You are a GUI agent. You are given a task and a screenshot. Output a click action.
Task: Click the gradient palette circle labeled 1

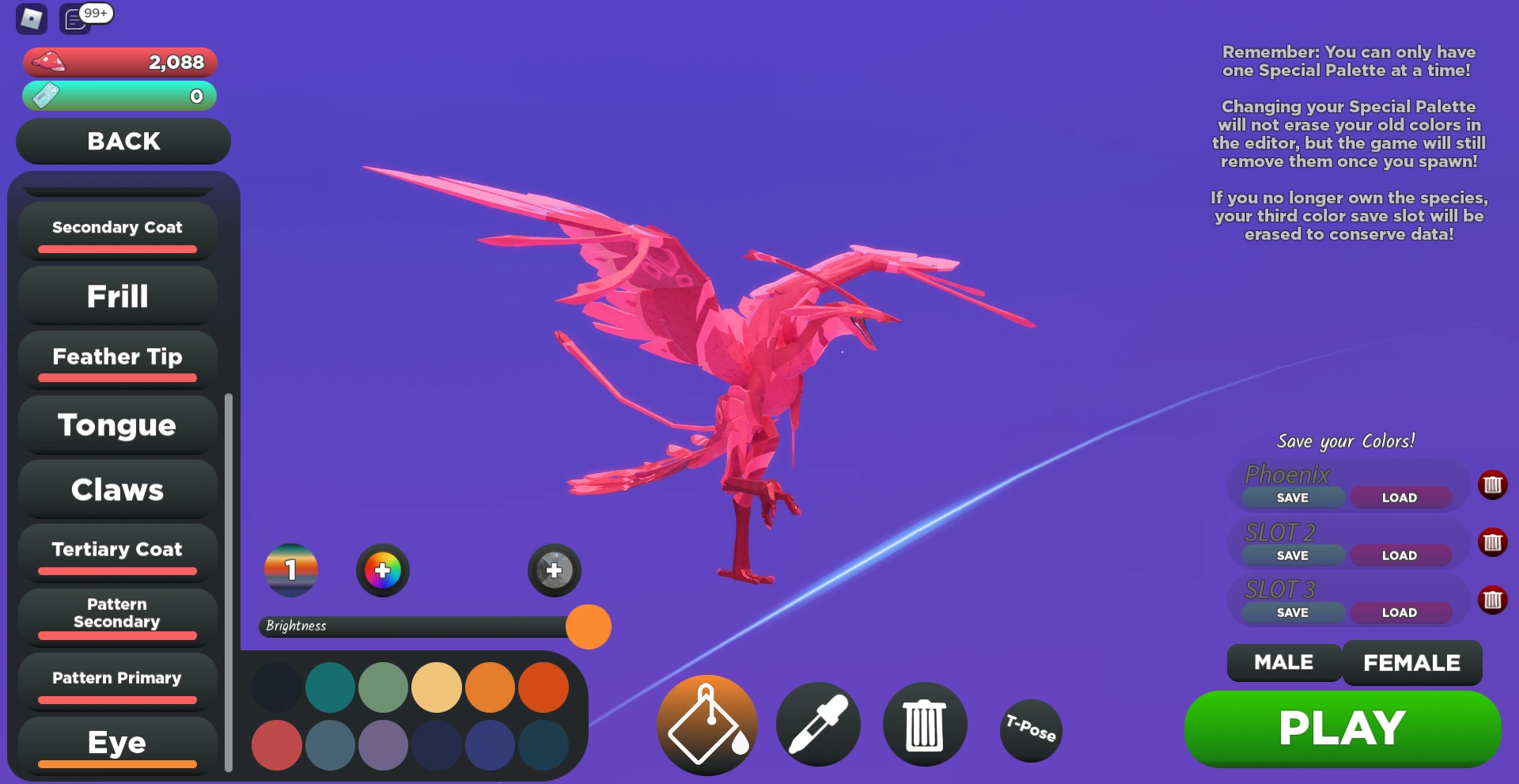click(x=290, y=570)
